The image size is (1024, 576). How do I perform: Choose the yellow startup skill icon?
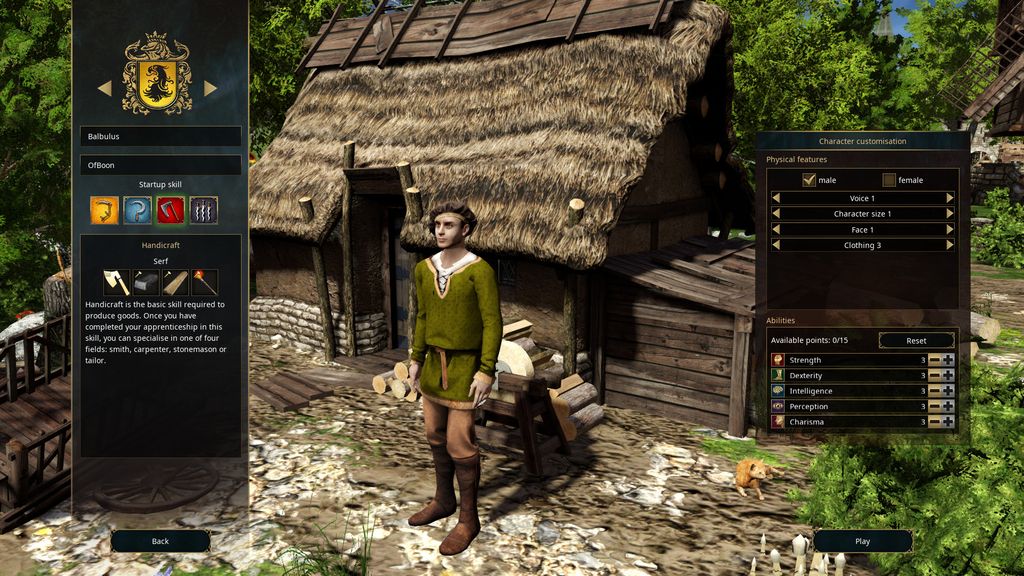point(104,210)
